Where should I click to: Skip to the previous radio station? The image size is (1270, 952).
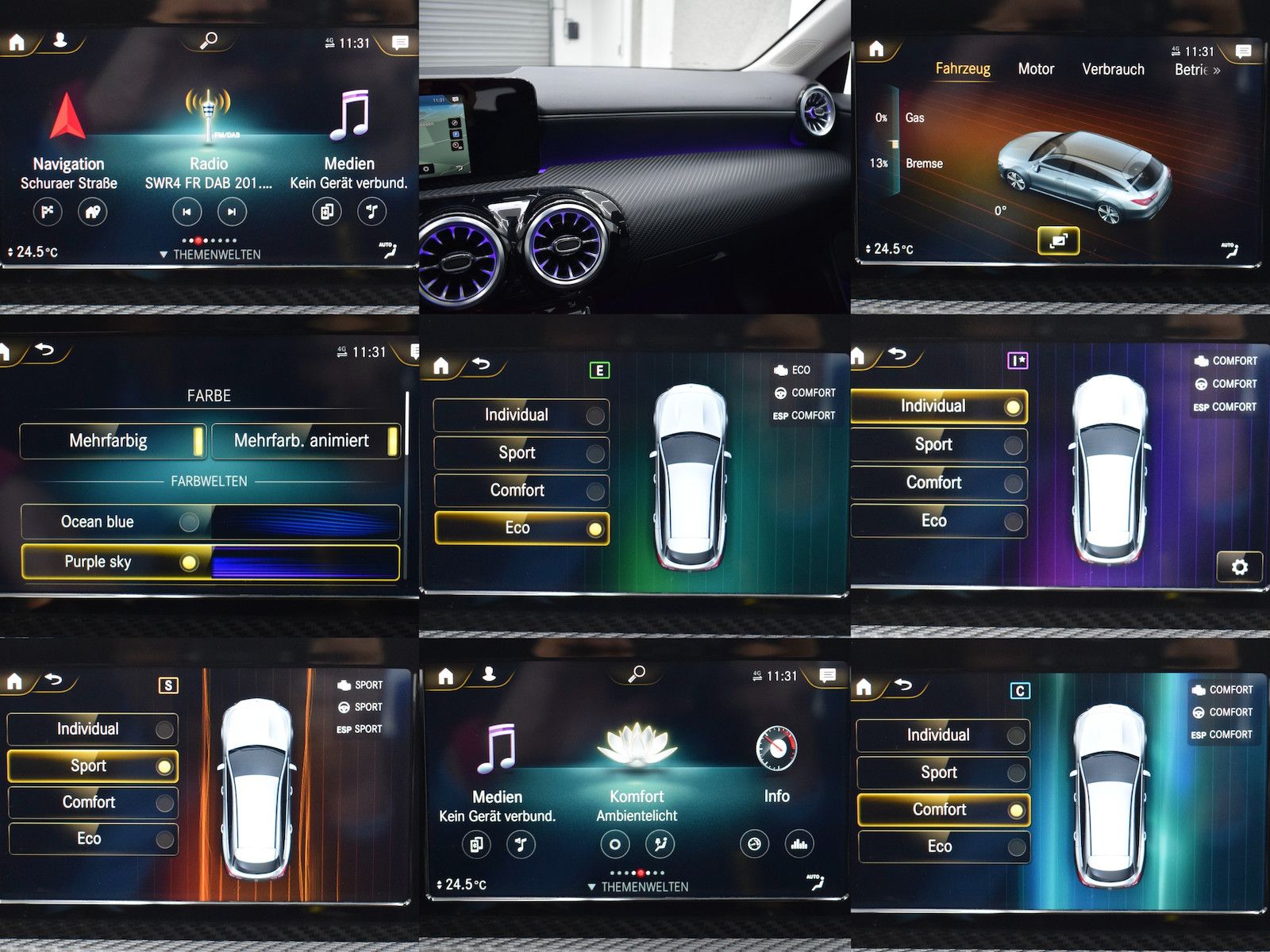pyautogui.click(x=187, y=212)
